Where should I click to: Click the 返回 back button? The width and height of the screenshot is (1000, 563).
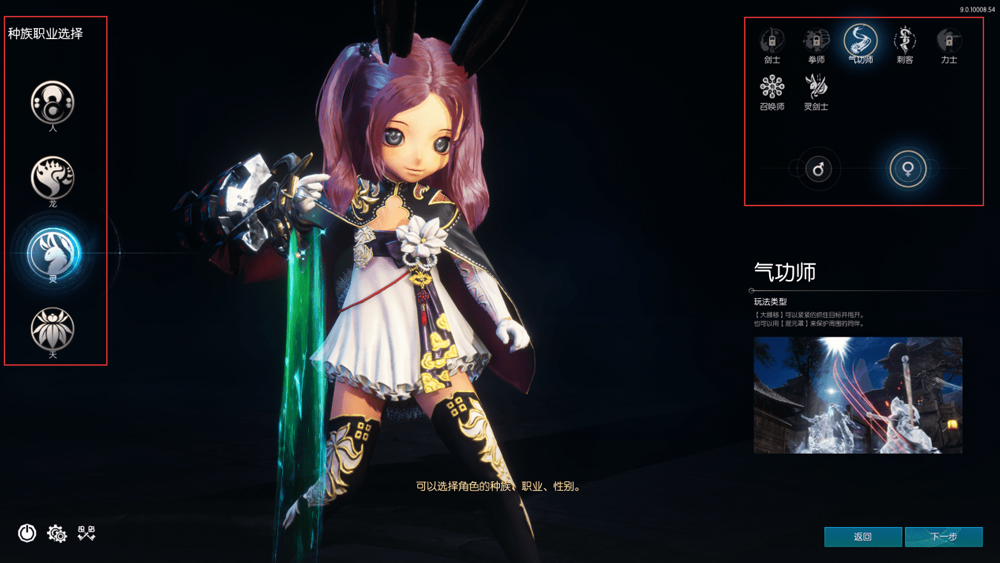coord(863,537)
